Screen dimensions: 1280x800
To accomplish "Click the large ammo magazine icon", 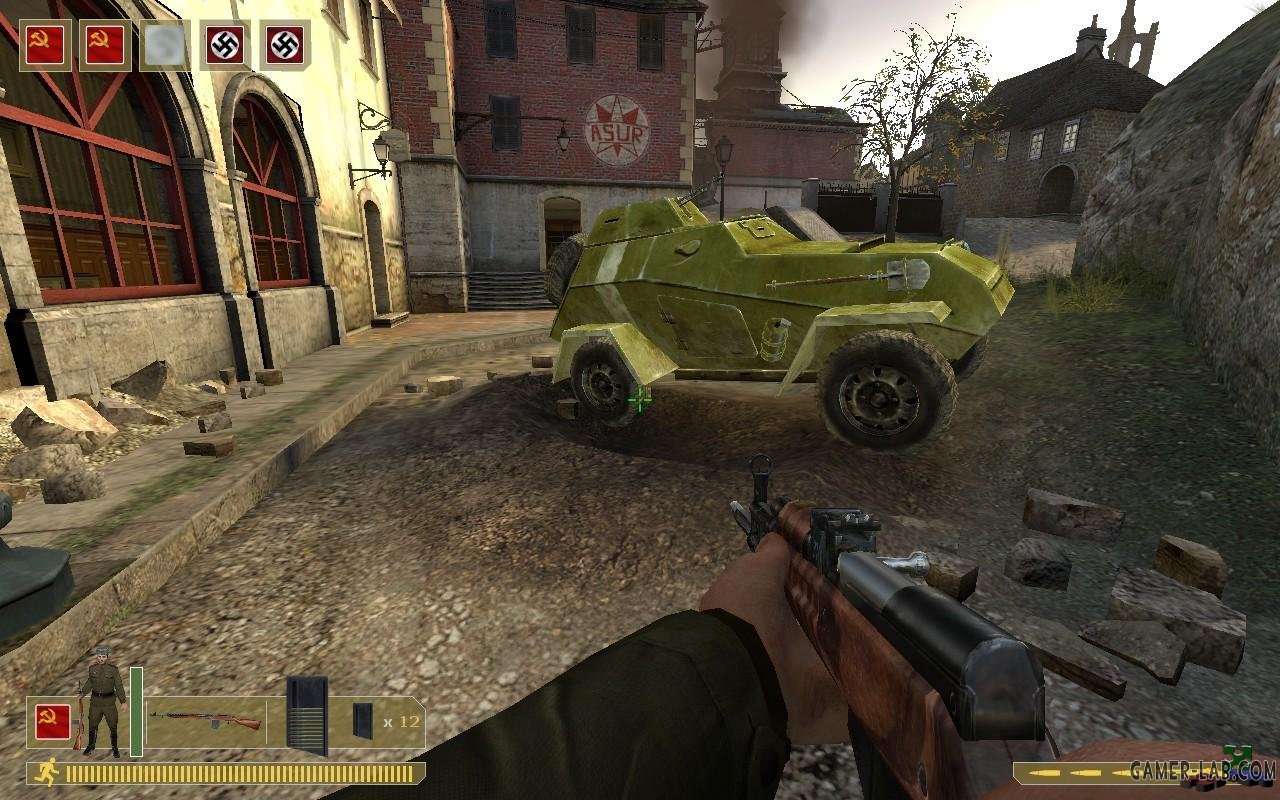I will click(306, 715).
